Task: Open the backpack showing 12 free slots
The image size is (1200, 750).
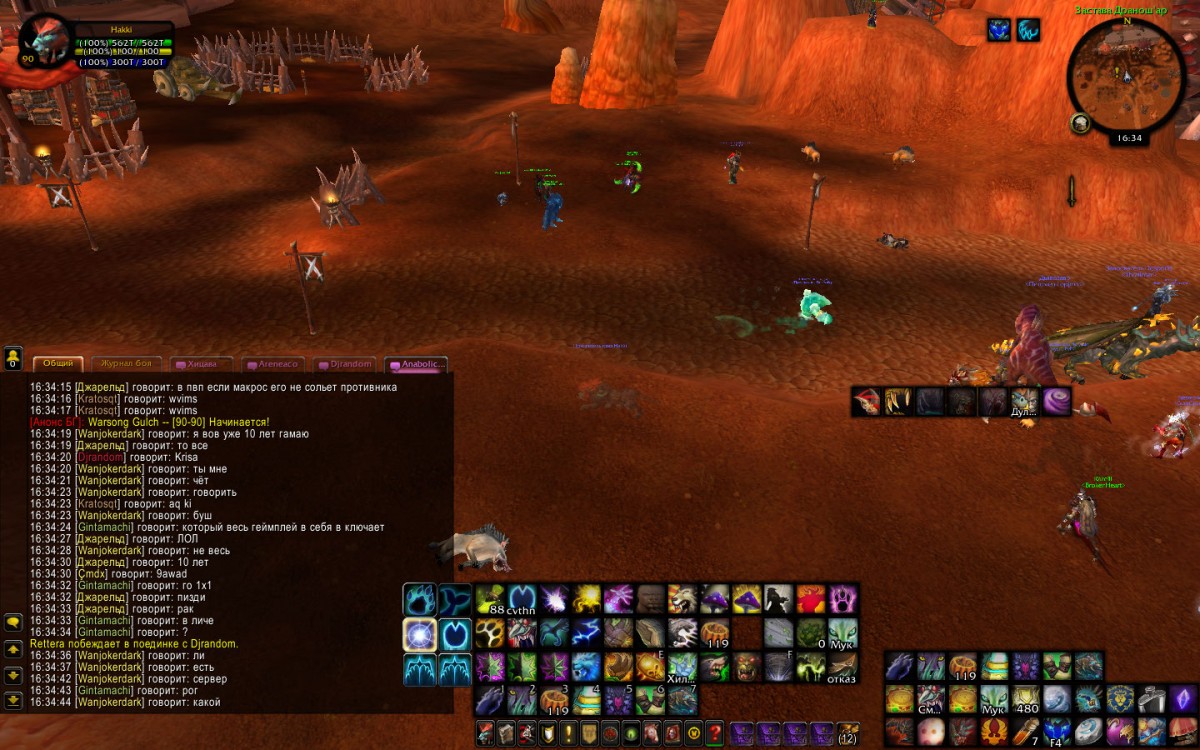Action: pyautogui.click(x=847, y=732)
